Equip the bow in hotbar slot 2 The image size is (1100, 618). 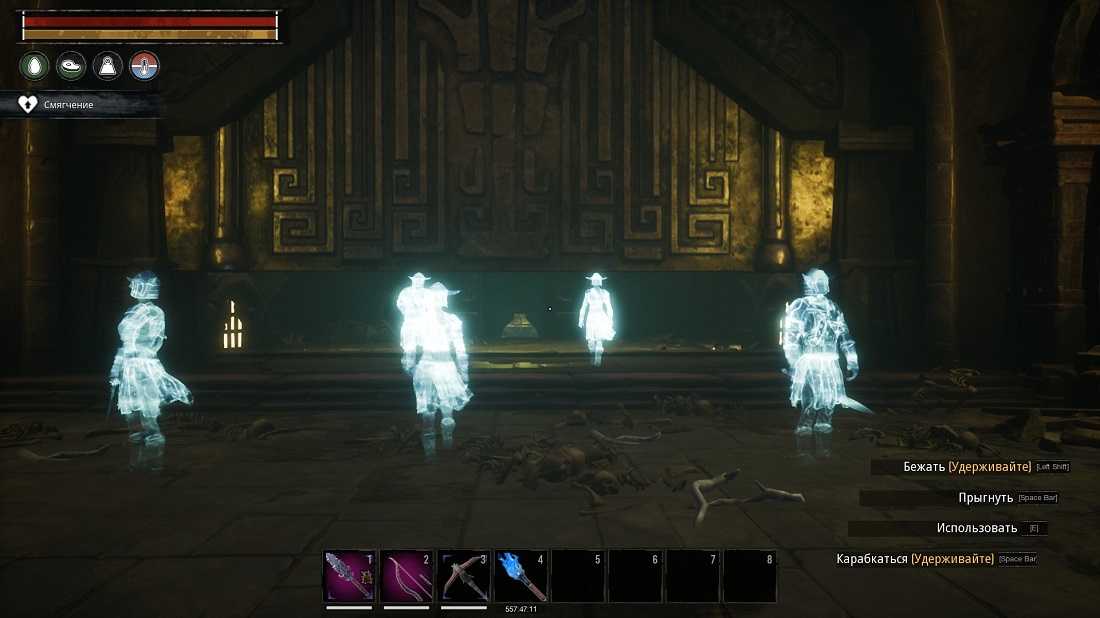coord(405,576)
